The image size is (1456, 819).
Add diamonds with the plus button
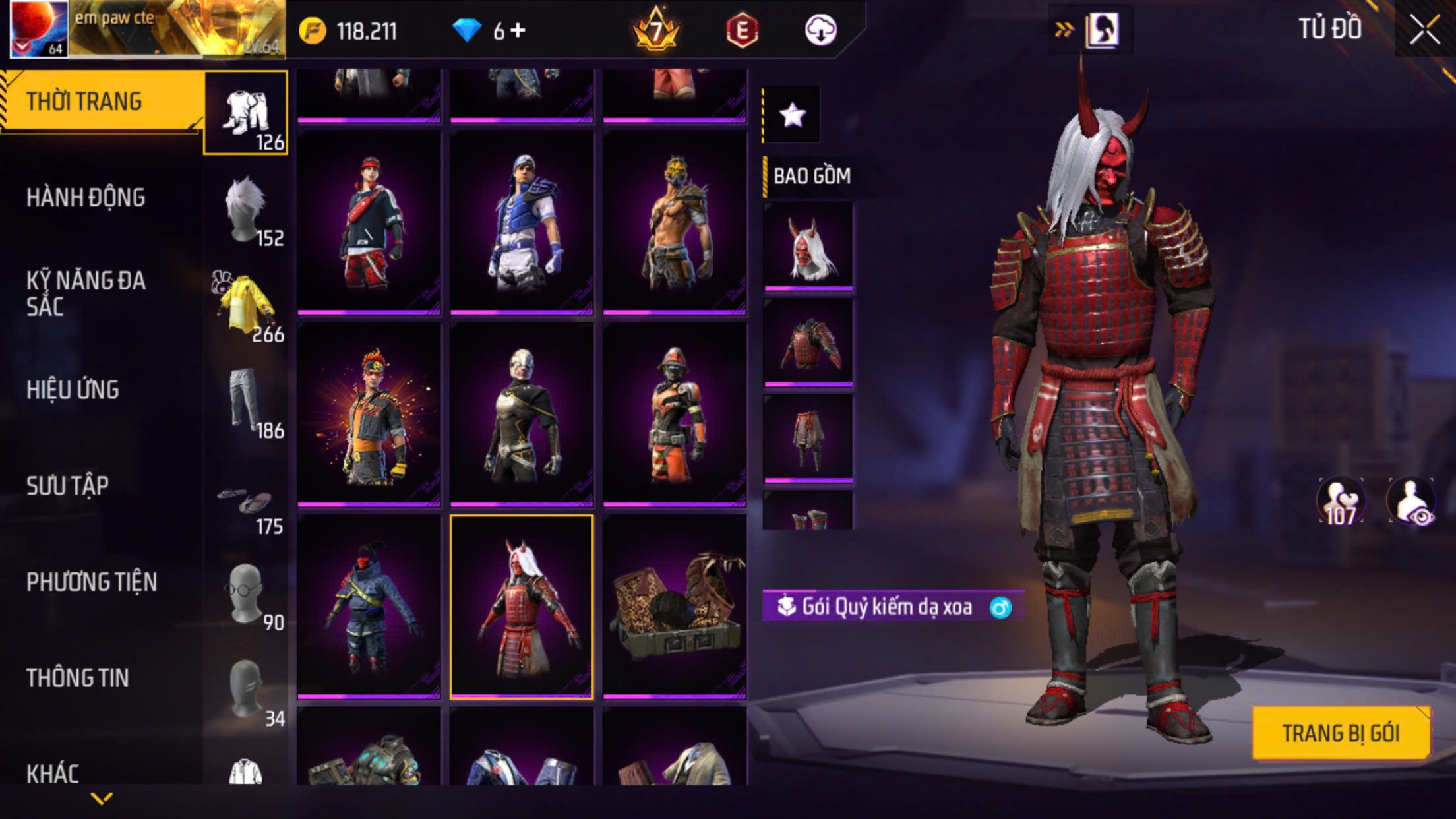[518, 30]
